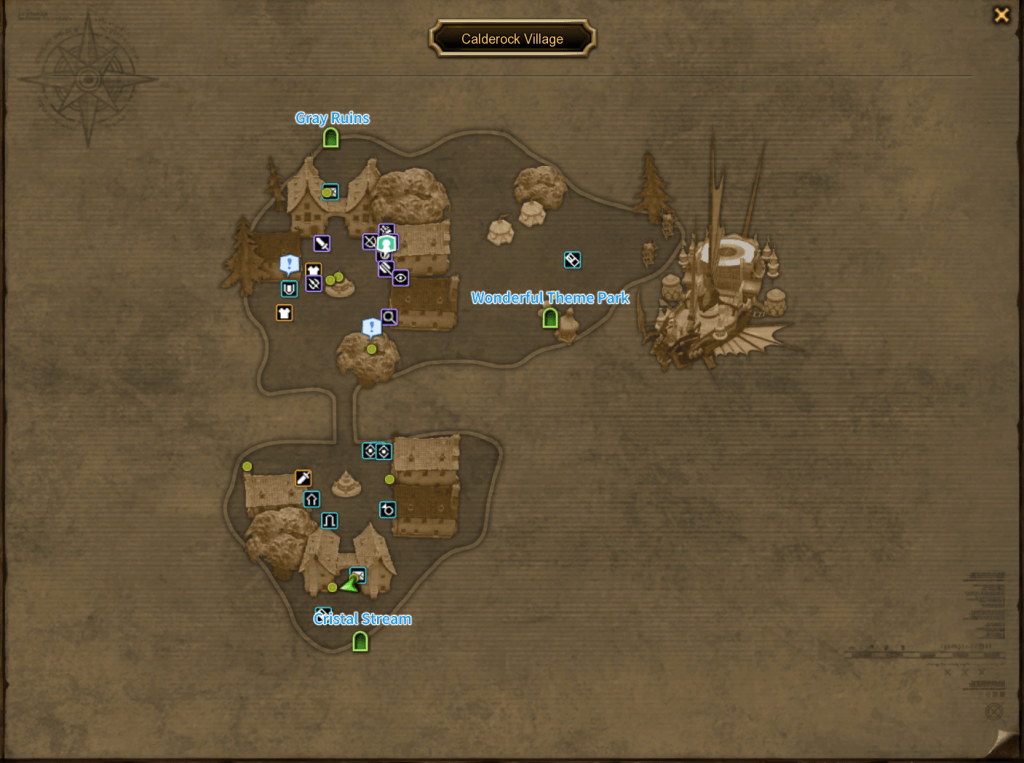Viewport: 1024px width, 763px height.
Task: Click the Wonderful Theme Park portal marker
Action: pos(549,318)
